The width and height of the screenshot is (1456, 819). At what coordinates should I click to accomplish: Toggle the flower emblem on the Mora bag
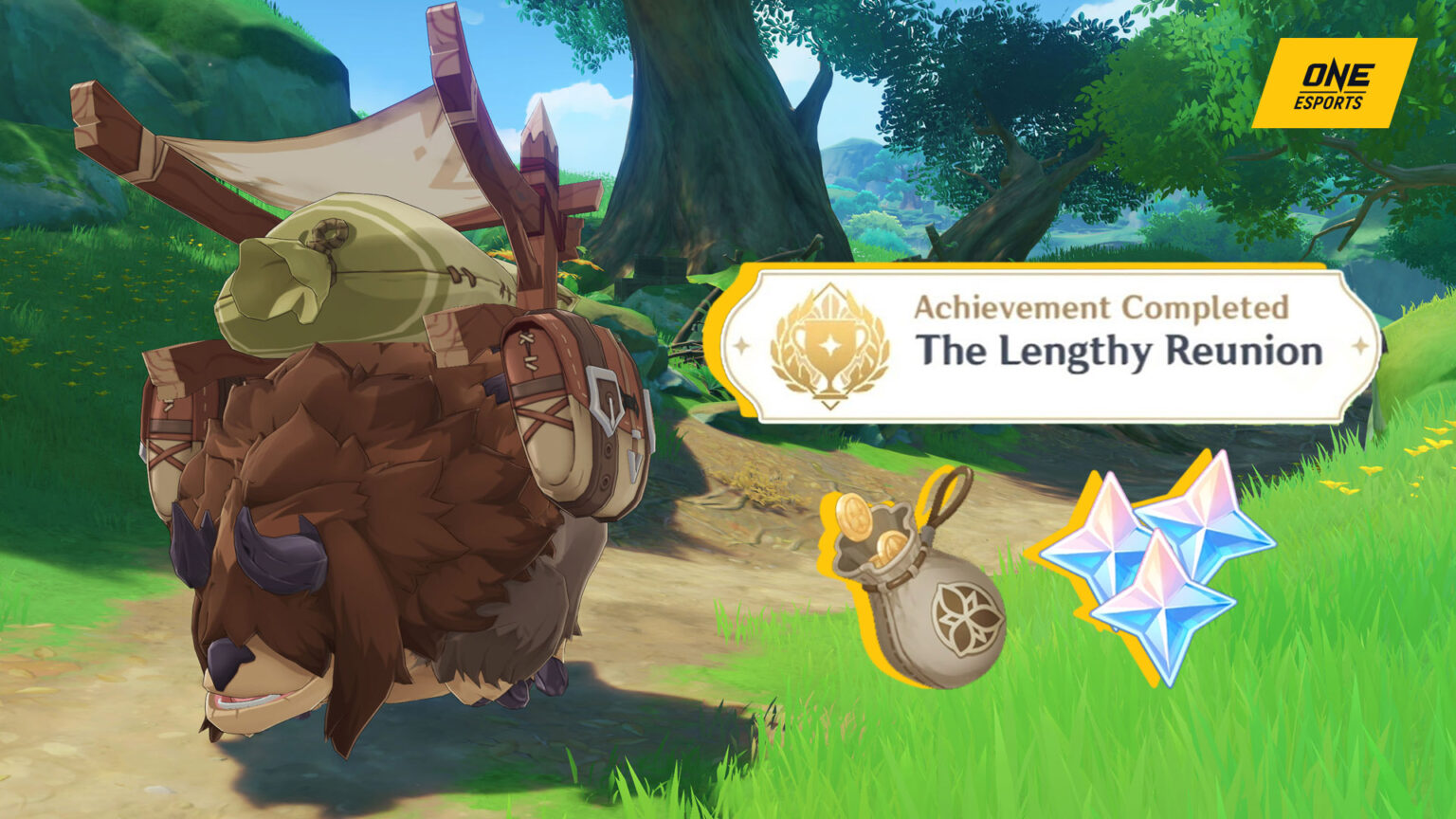pyautogui.click(x=960, y=613)
